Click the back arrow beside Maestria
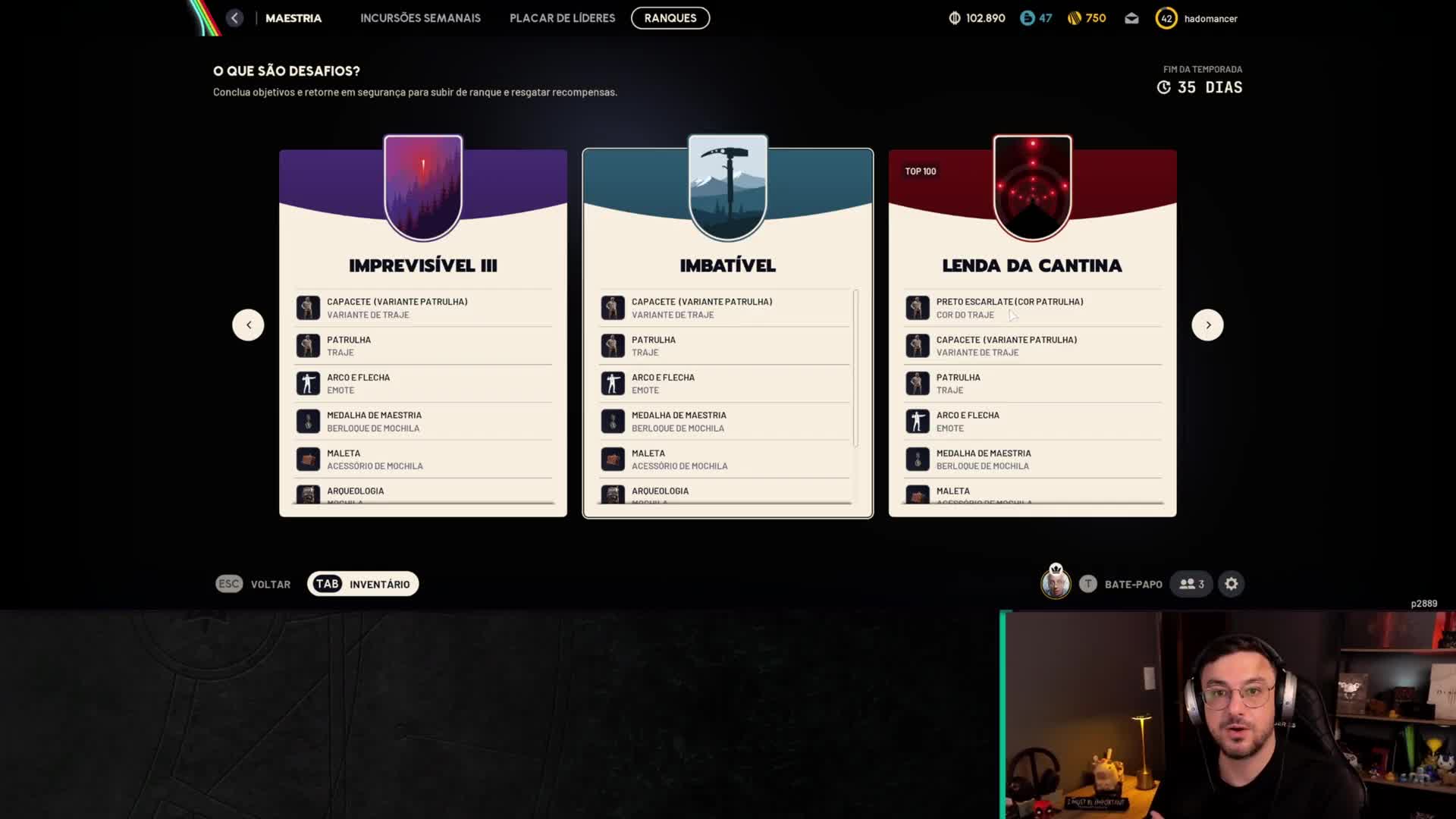The height and width of the screenshot is (819, 1456). [x=234, y=17]
